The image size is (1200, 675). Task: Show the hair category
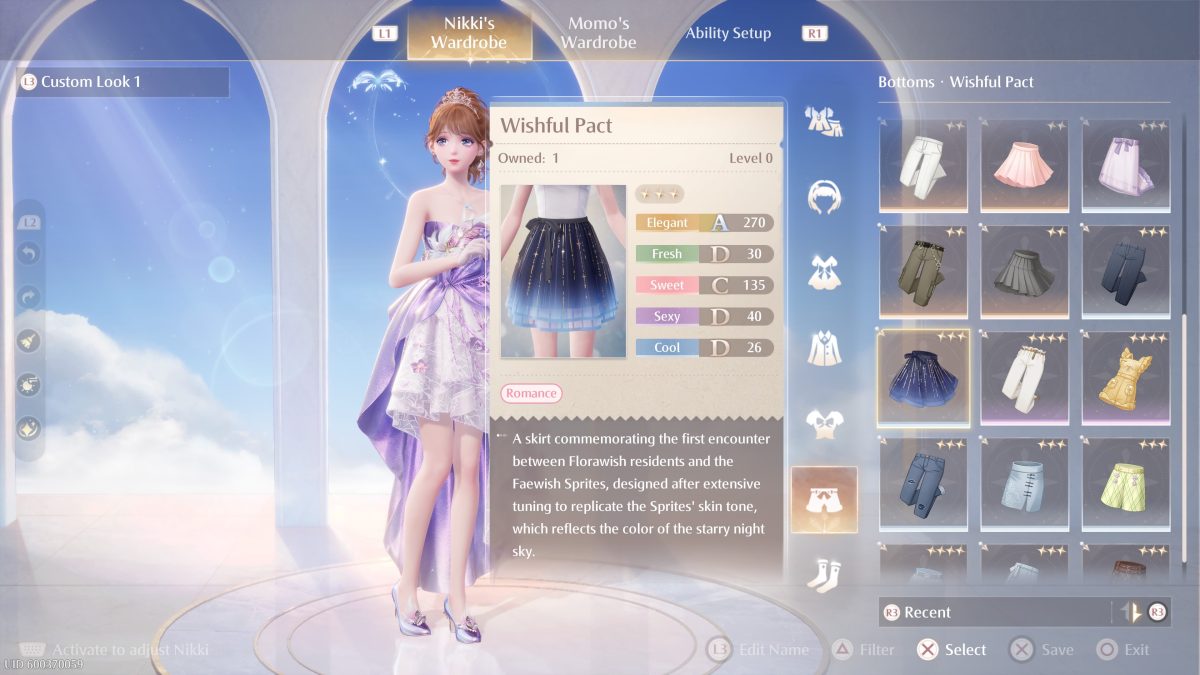pos(824,196)
